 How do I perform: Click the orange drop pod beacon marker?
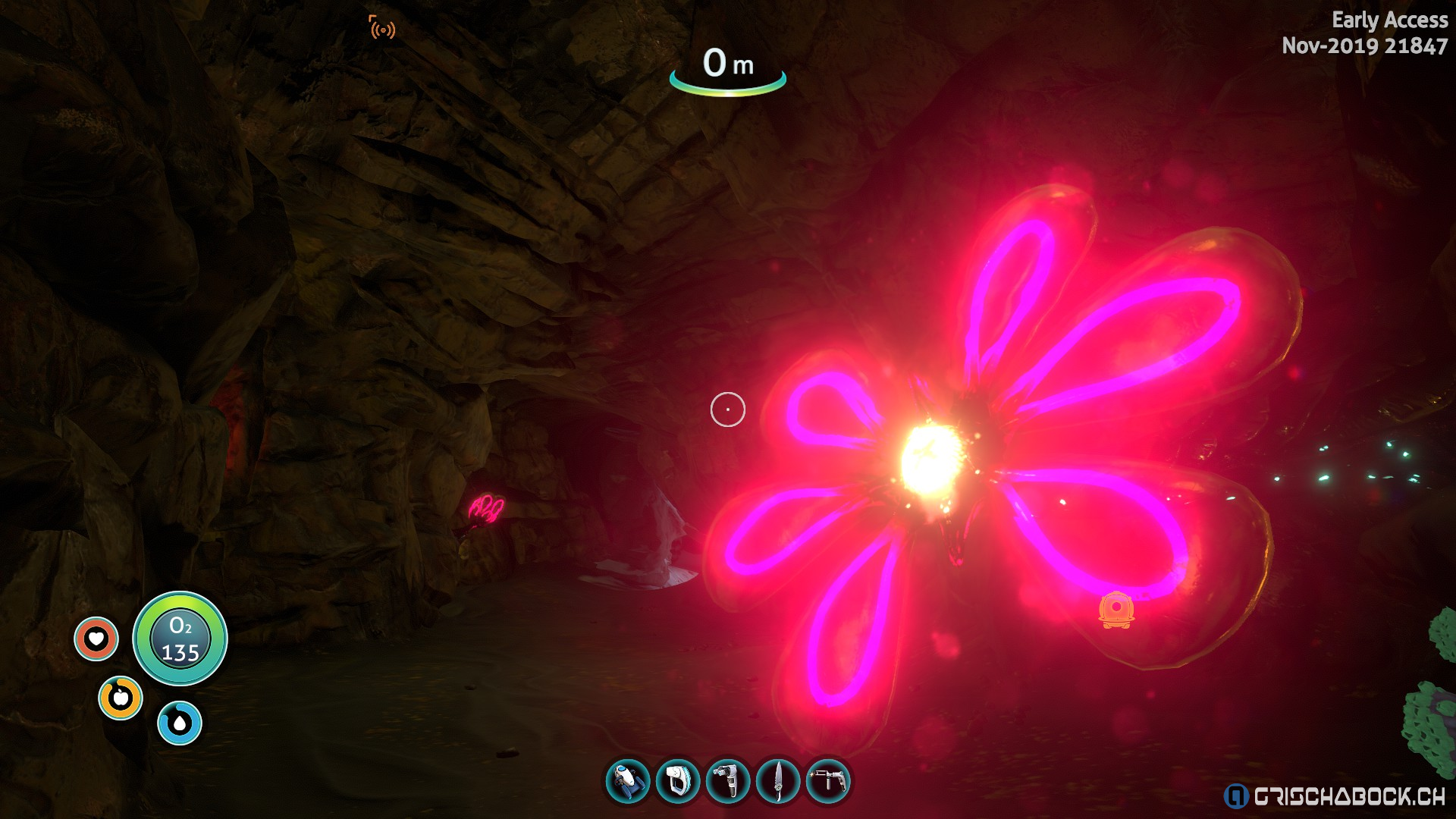1116,610
